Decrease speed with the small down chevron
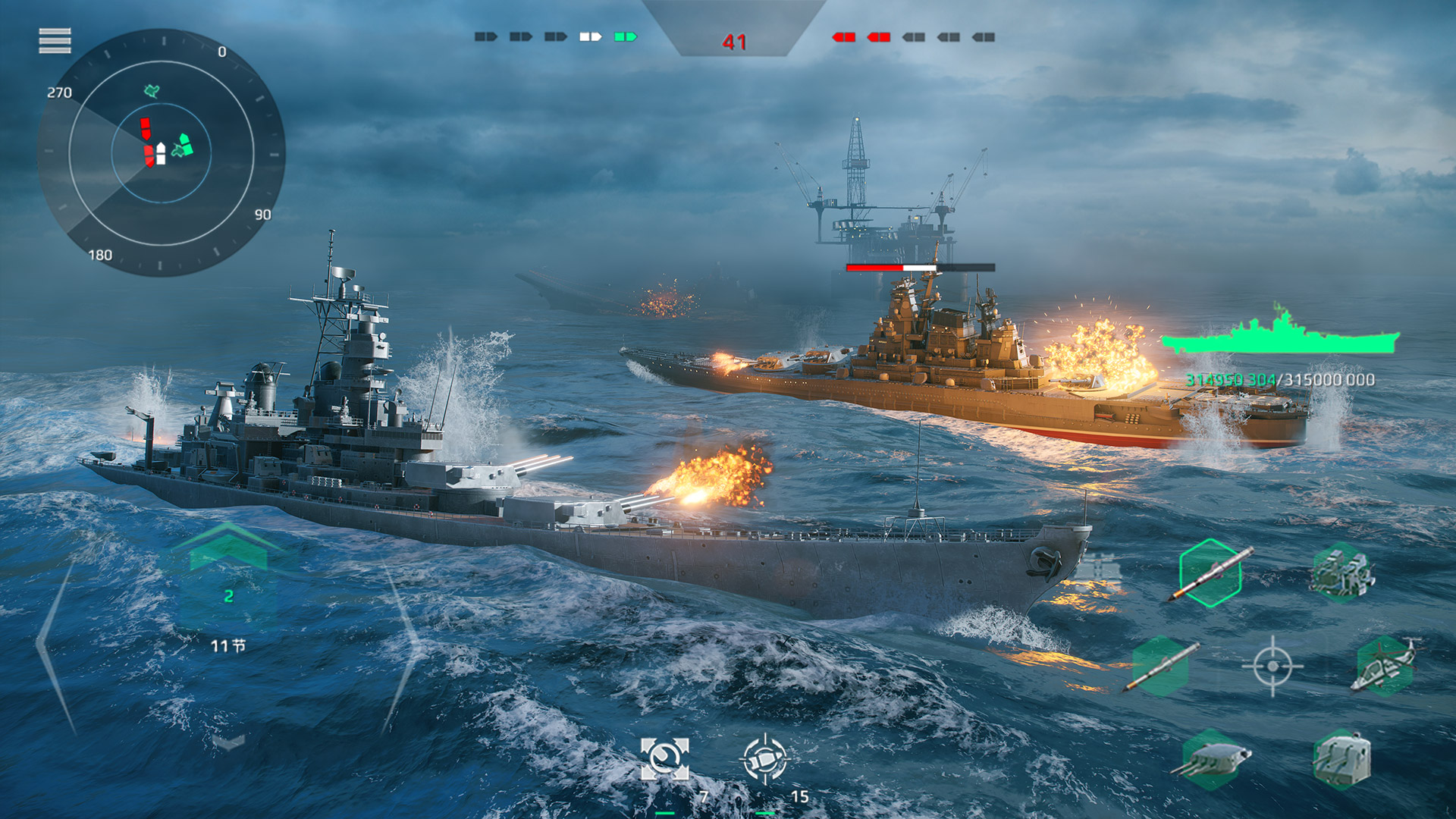 pos(228,741)
